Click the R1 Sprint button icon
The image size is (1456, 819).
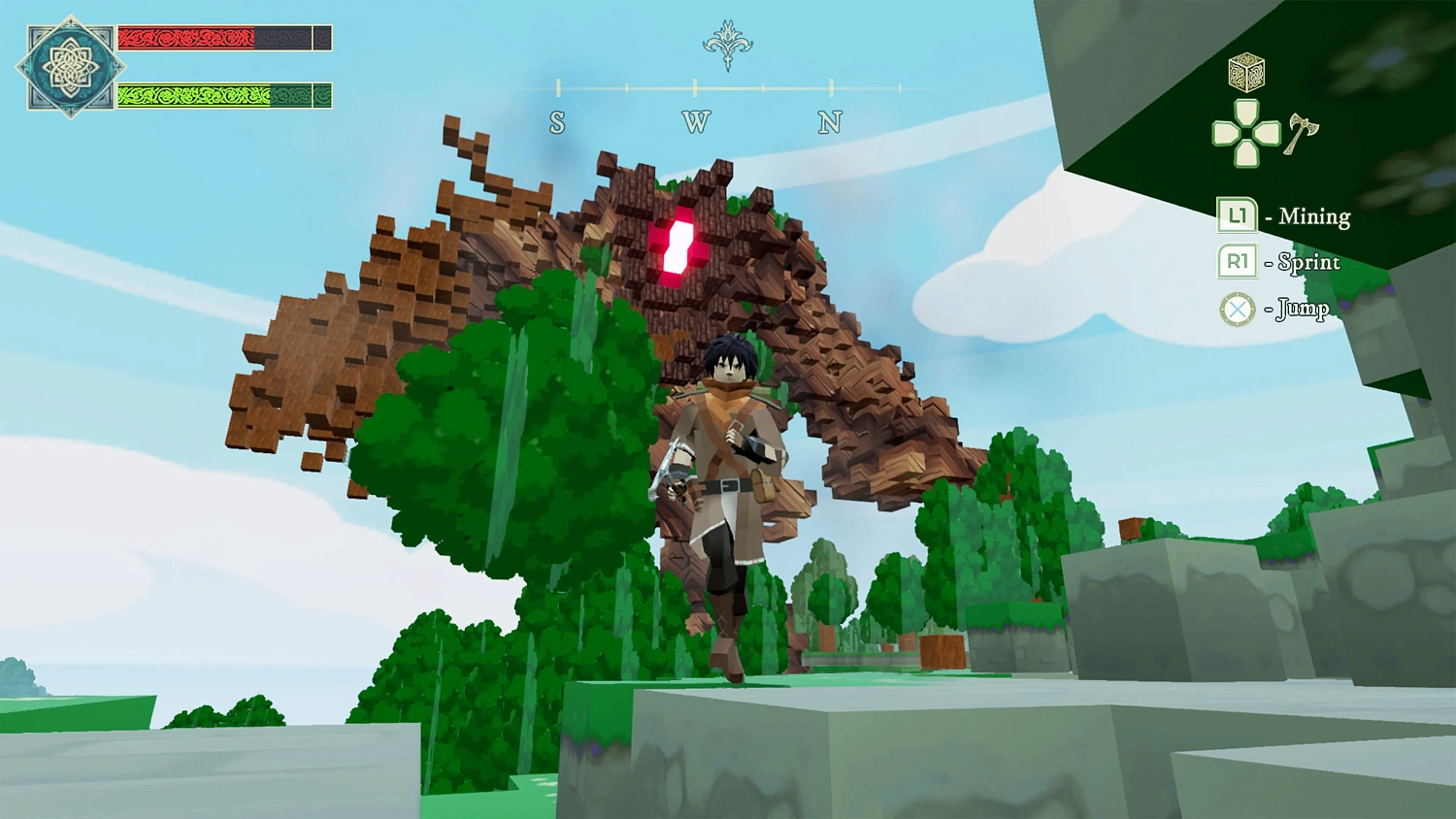tap(1236, 262)
